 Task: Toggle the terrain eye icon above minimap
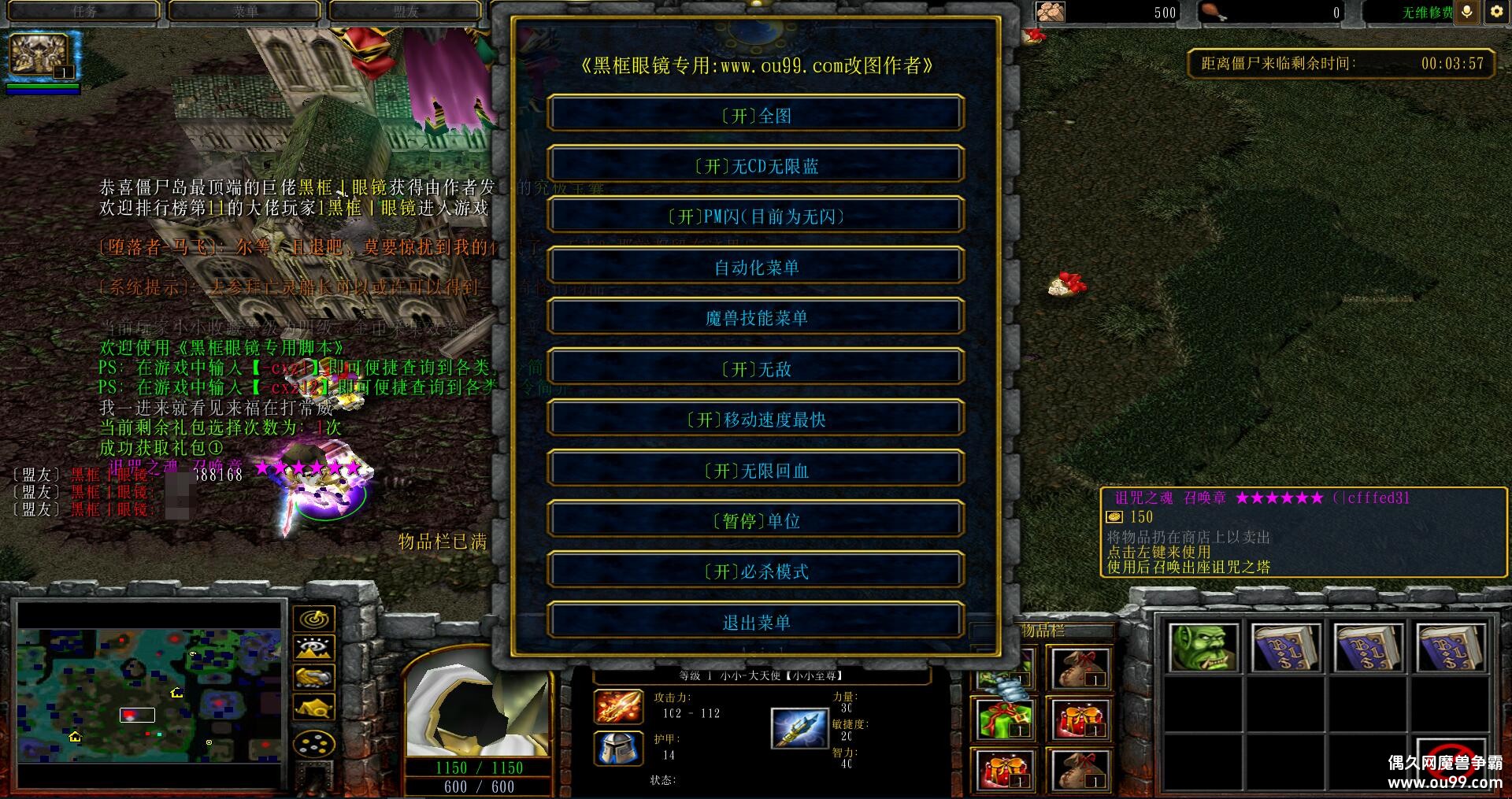[313, 648]
